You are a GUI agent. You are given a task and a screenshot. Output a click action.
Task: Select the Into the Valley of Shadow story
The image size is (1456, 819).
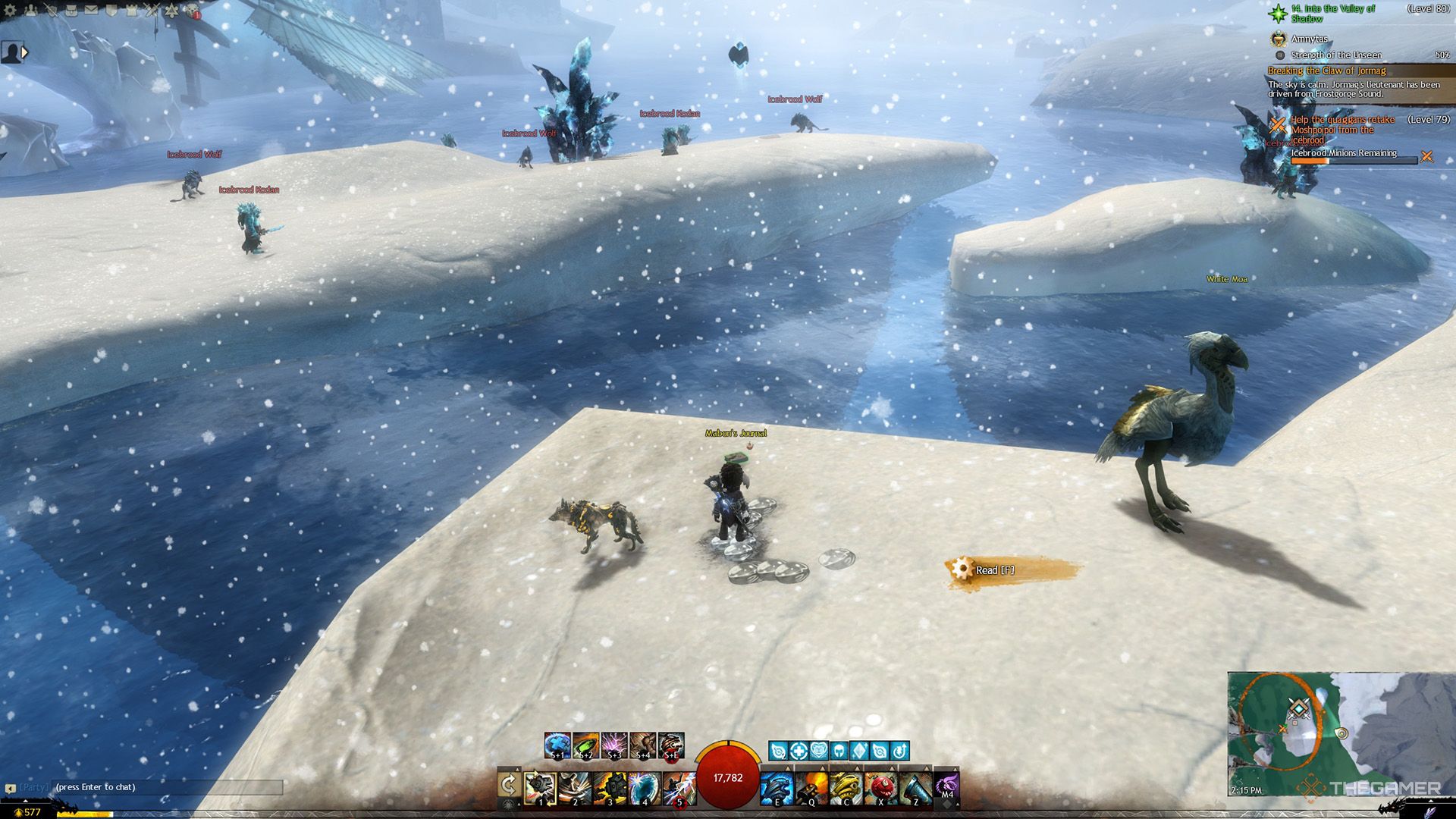coord(1332,13)
